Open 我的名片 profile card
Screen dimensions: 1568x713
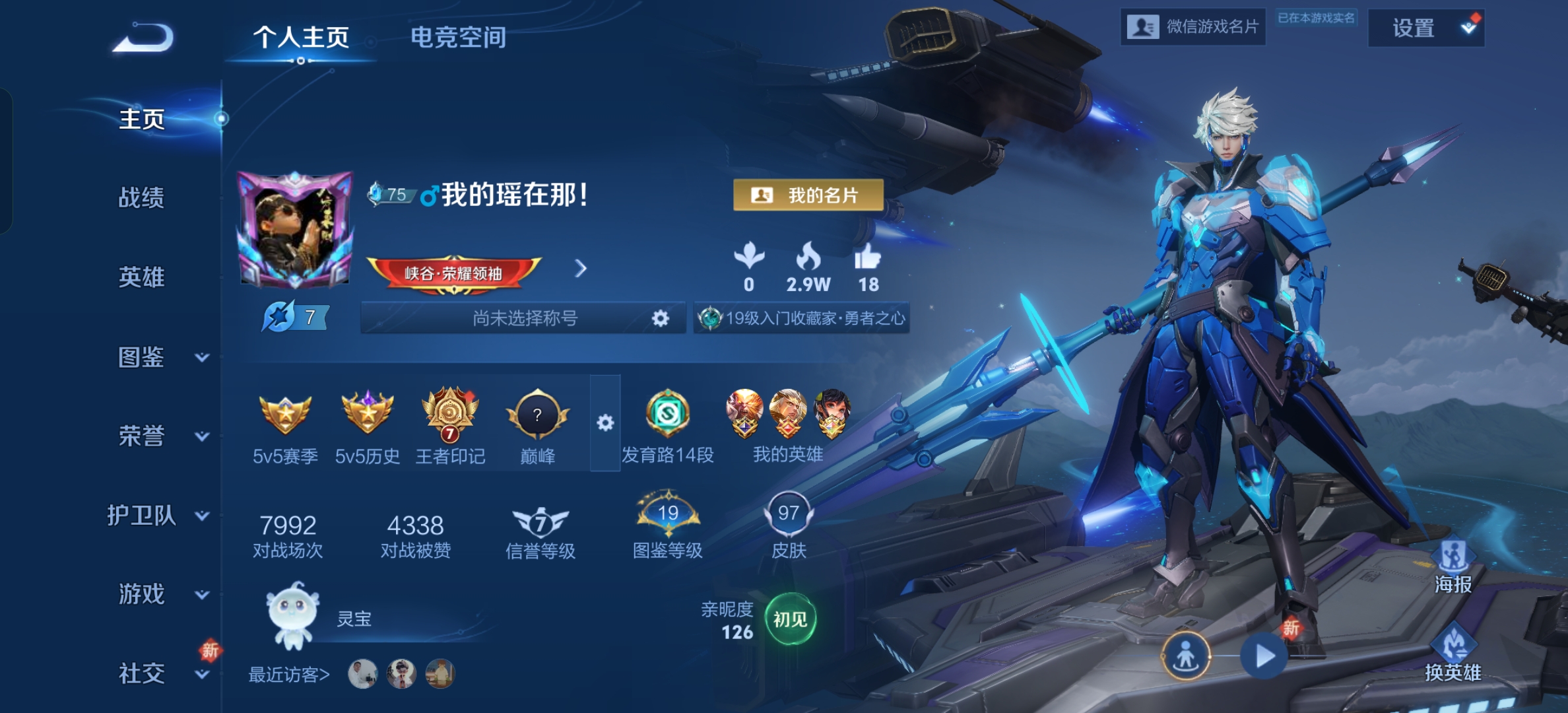pos(808,195)
